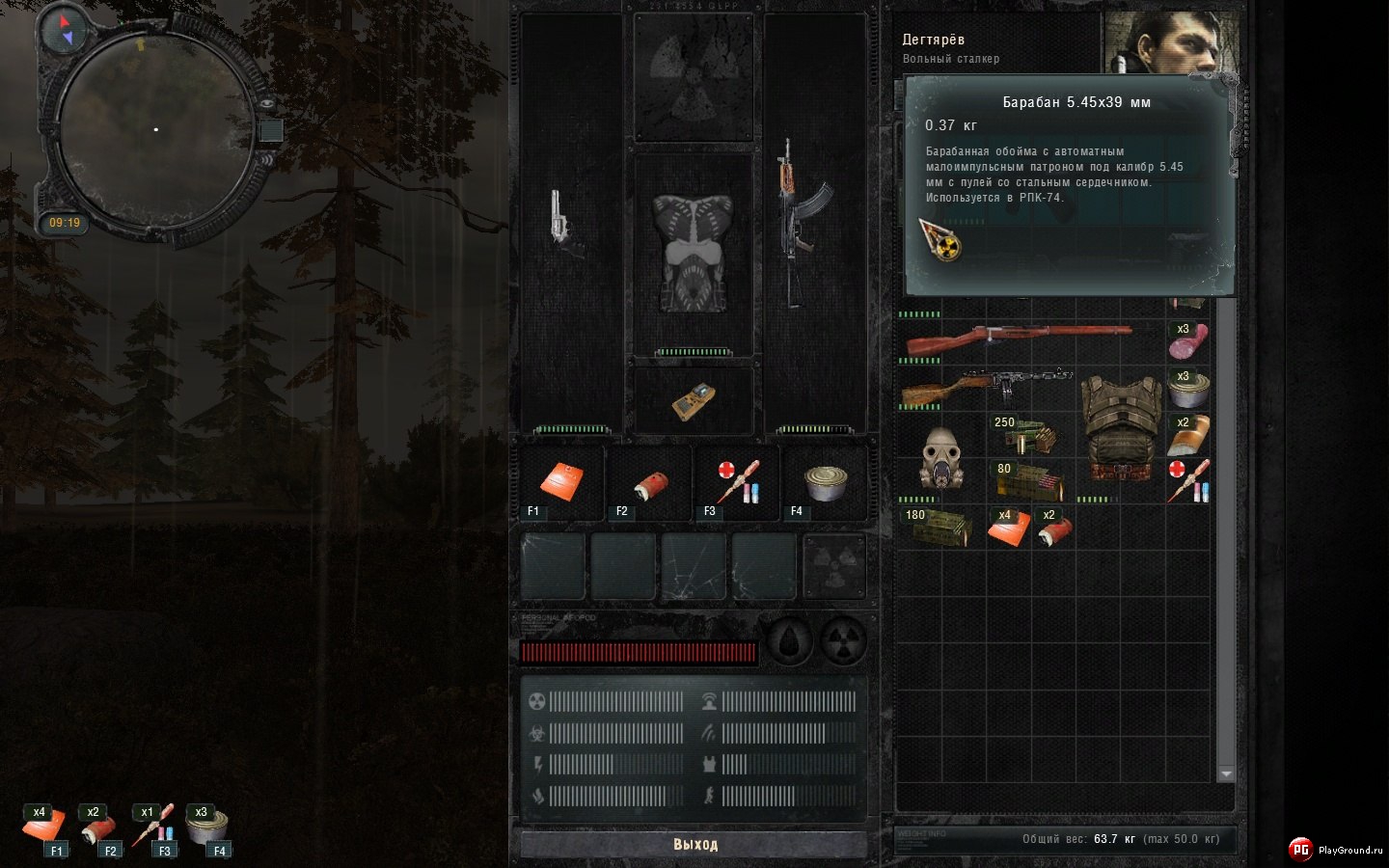1389x868 pixels.
Task: Click the circular minimap
Action: [x=156, y=129]
